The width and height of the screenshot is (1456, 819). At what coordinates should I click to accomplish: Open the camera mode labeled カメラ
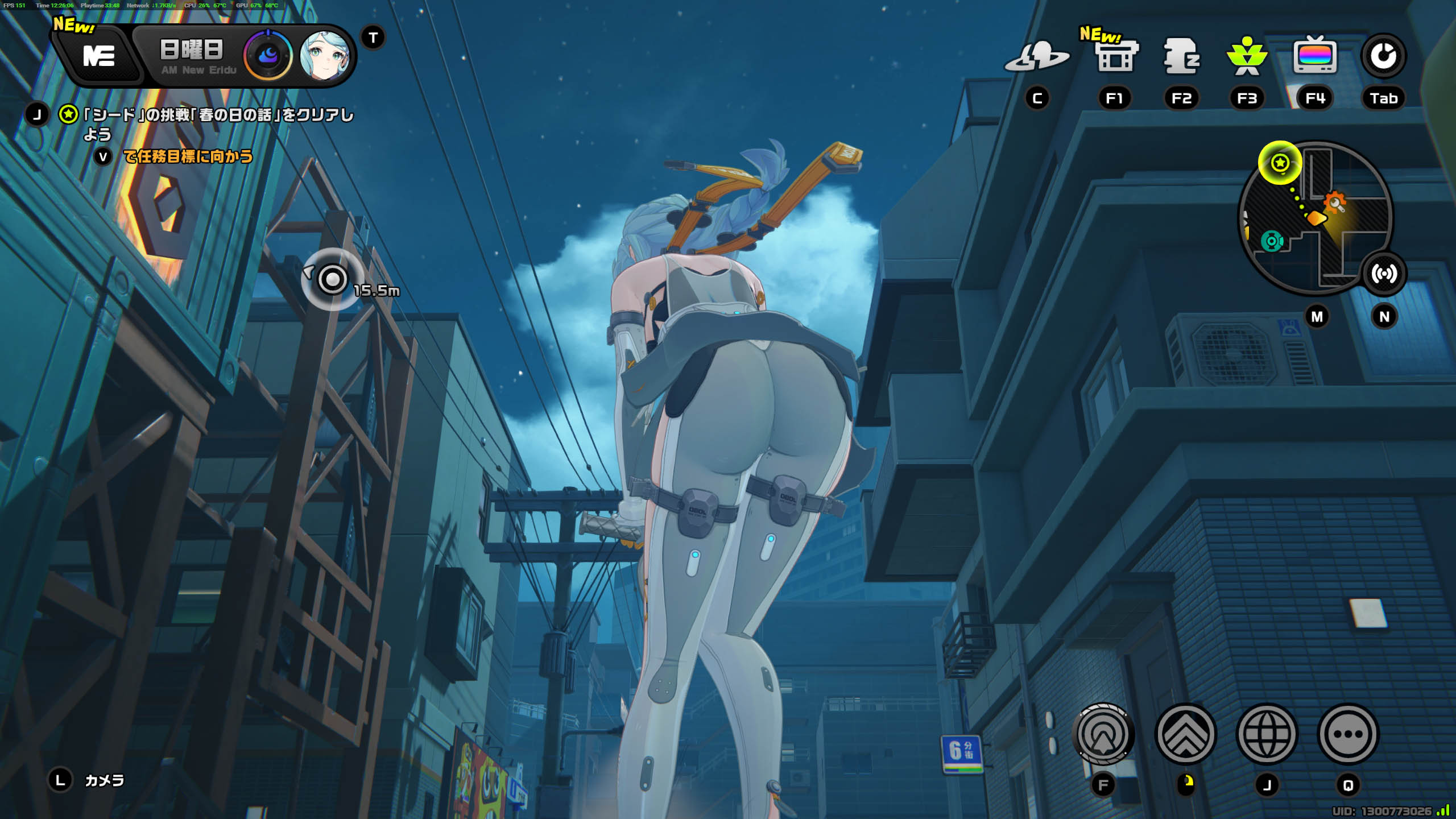pos(104,780)
